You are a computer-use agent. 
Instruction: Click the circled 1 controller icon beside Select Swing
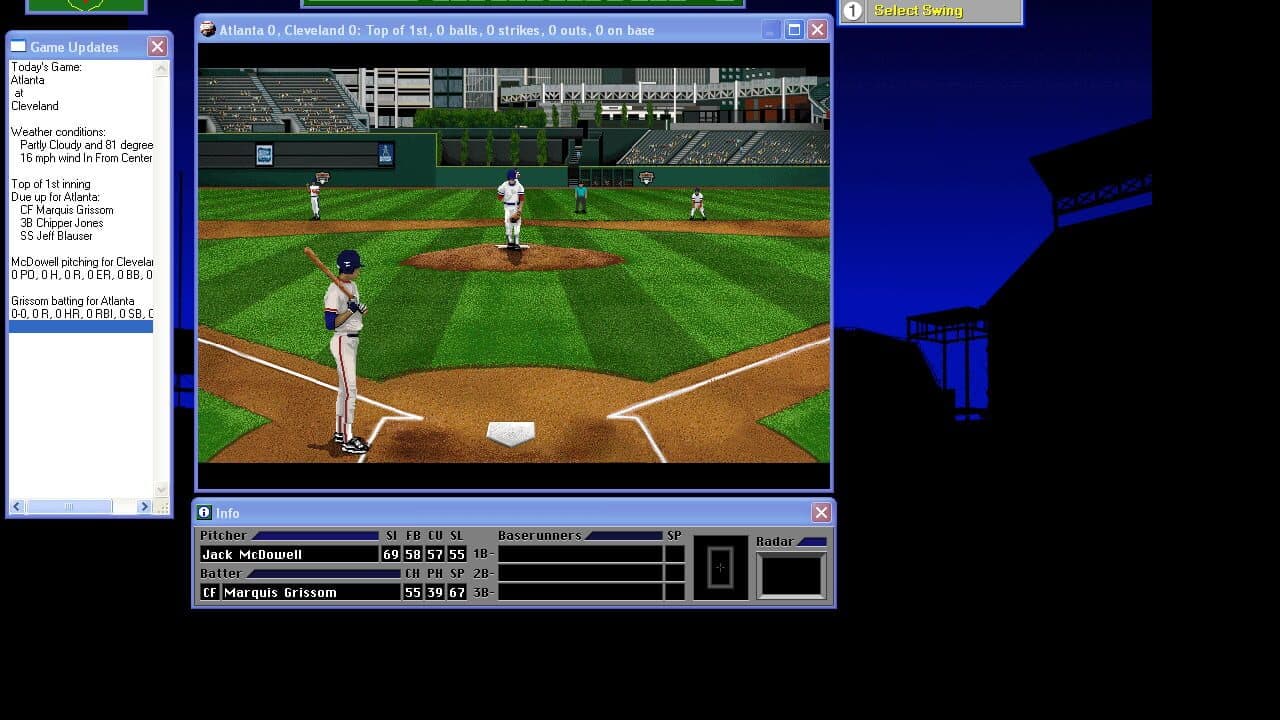click(851, 10)
